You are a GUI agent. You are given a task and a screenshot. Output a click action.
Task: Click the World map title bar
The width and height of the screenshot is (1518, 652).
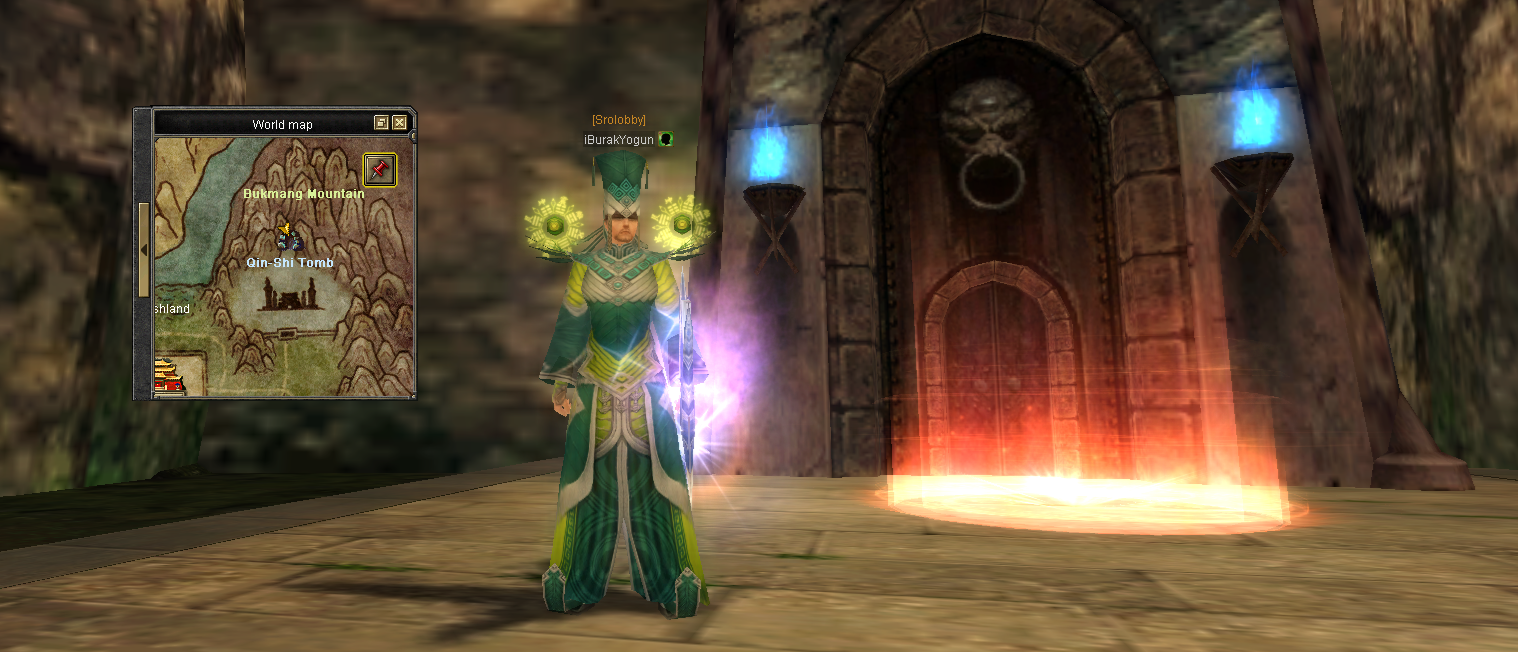282,124
